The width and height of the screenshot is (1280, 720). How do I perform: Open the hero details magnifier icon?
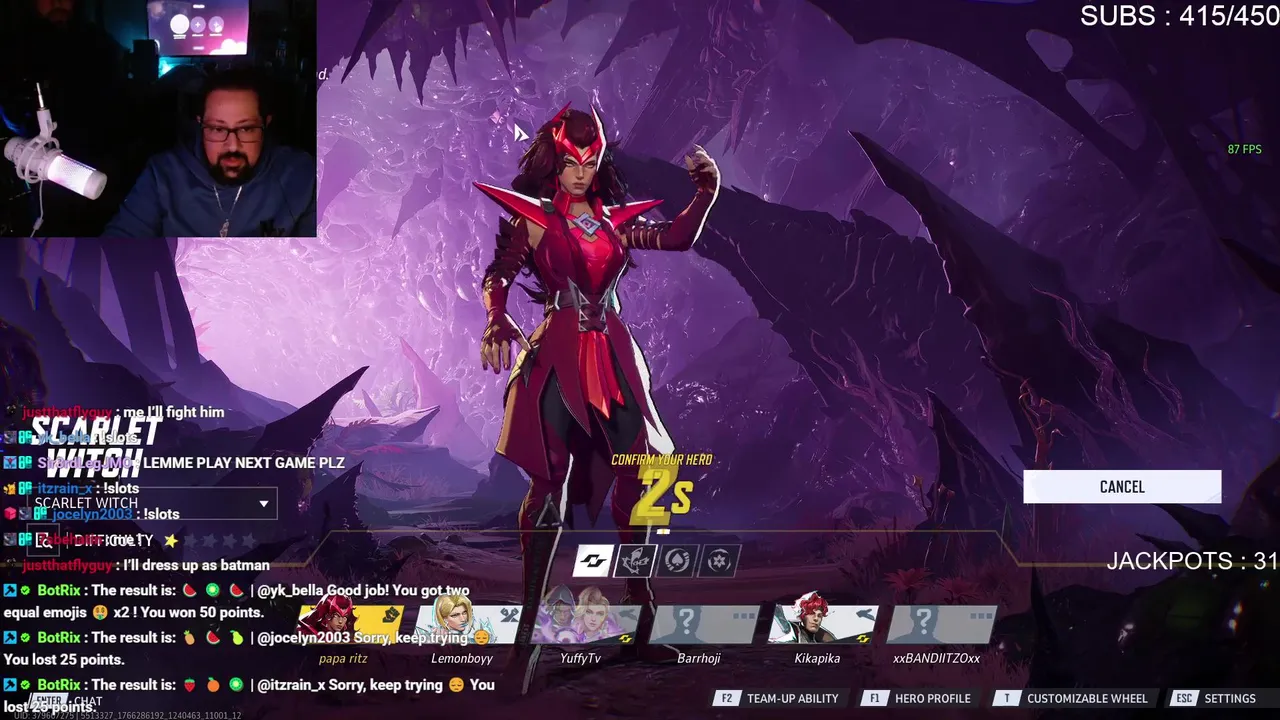[44, 540]
